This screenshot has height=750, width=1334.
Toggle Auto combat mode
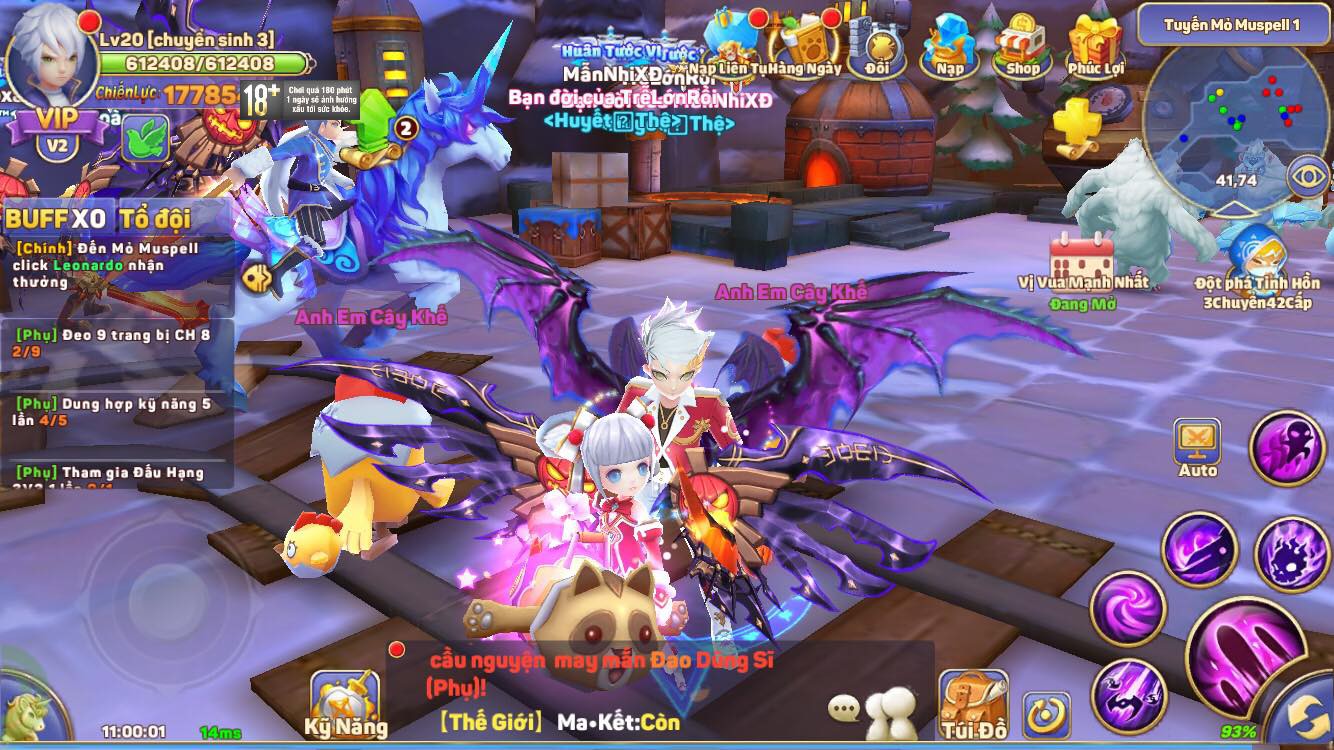[1197, 448]
